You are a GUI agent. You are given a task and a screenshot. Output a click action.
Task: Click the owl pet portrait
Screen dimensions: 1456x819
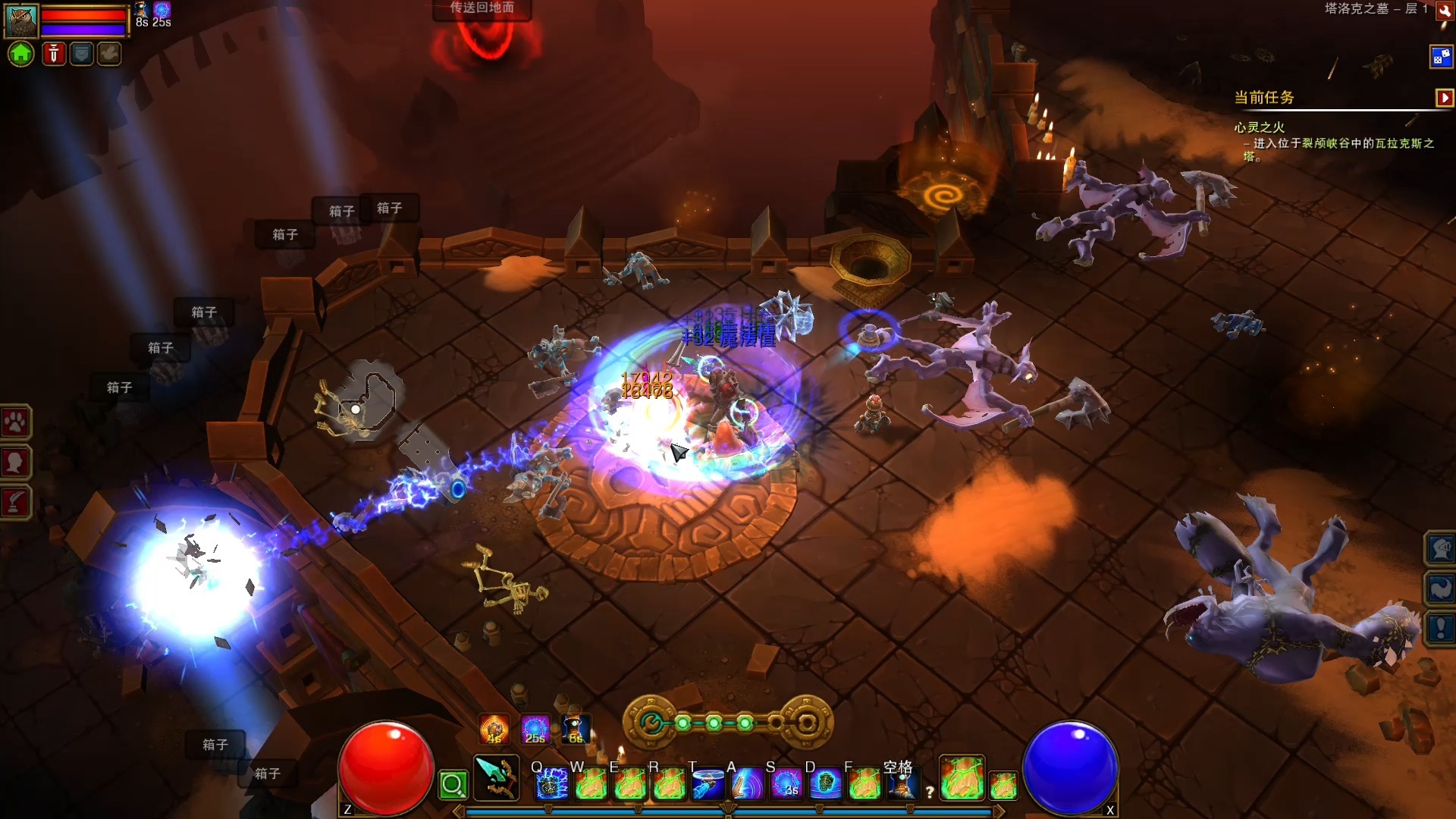[x=21, y=20]
